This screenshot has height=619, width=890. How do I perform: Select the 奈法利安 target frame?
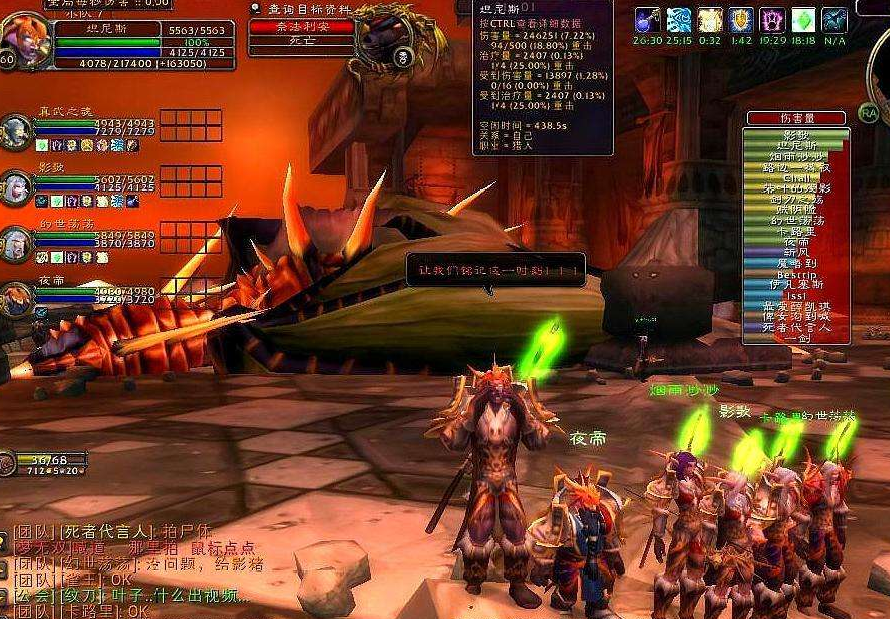(301, 27)
